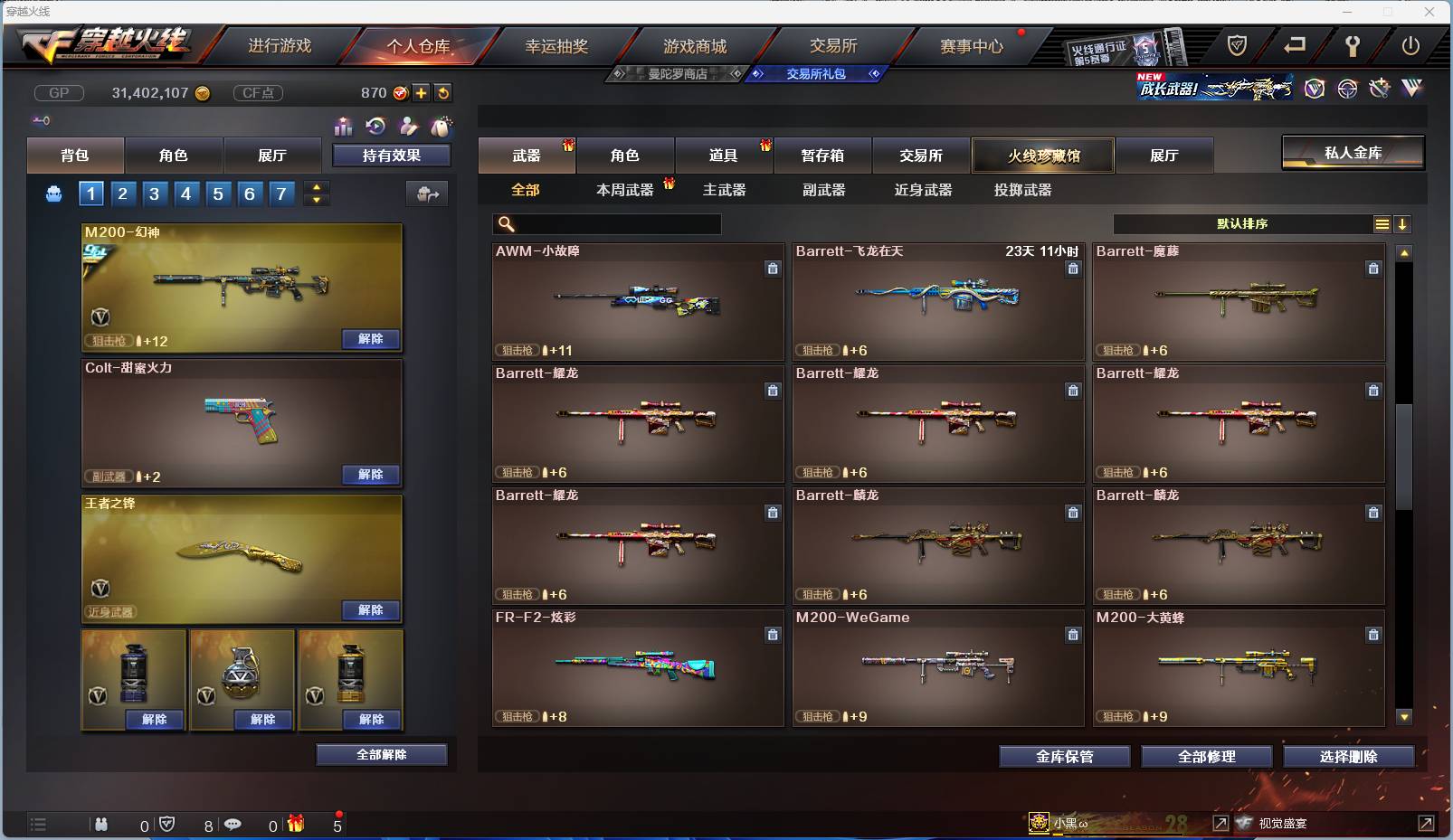Click the repair wrench icon near the 成长武器 banner

pos(1379,88)
